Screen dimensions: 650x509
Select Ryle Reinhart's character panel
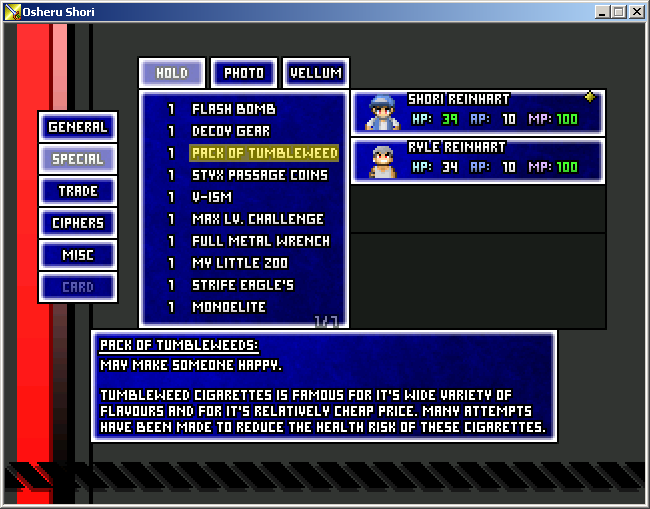pyautogui.click(x=478, y=160)
